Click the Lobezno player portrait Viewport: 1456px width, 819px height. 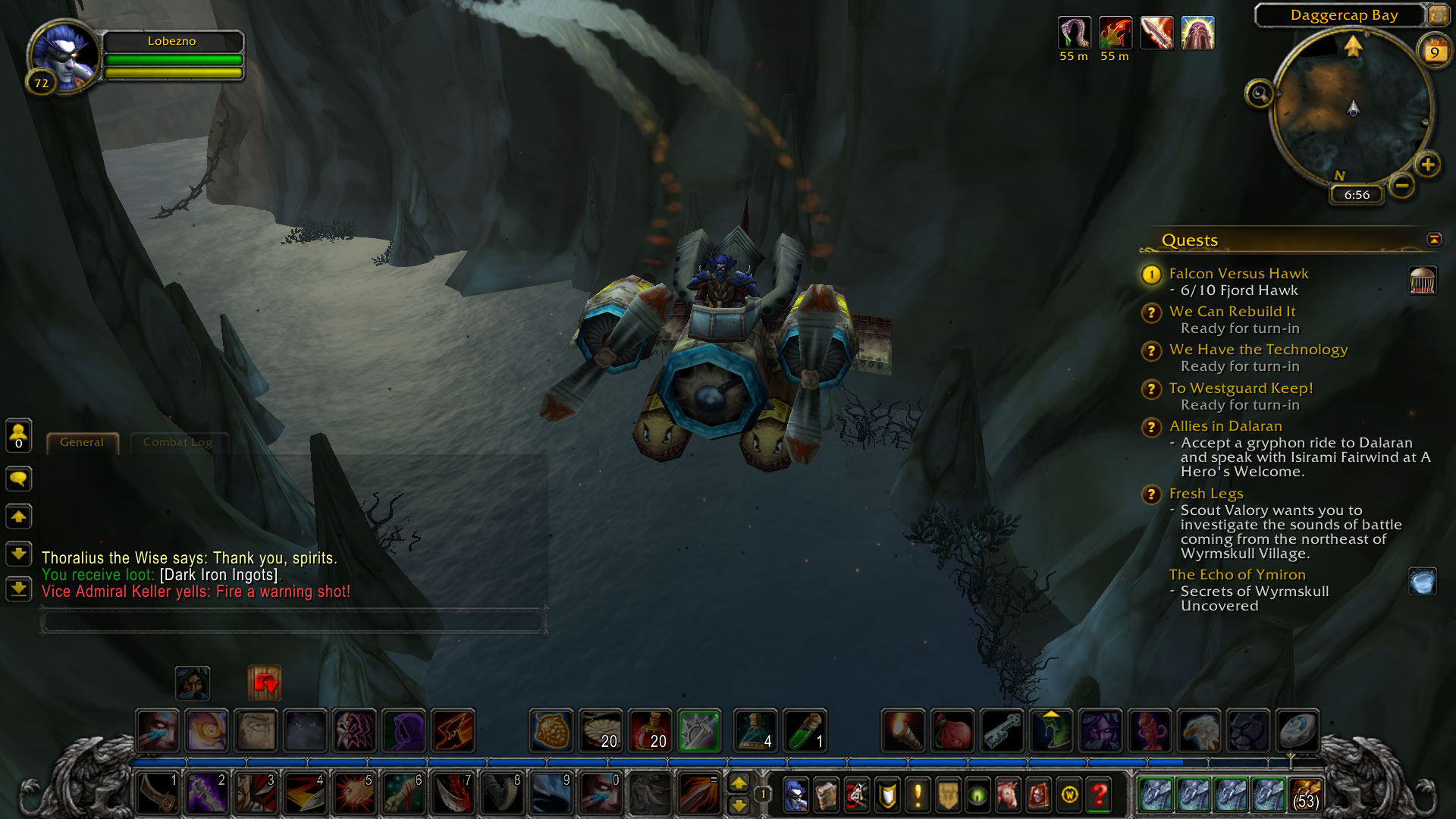(x=63, y=57)
